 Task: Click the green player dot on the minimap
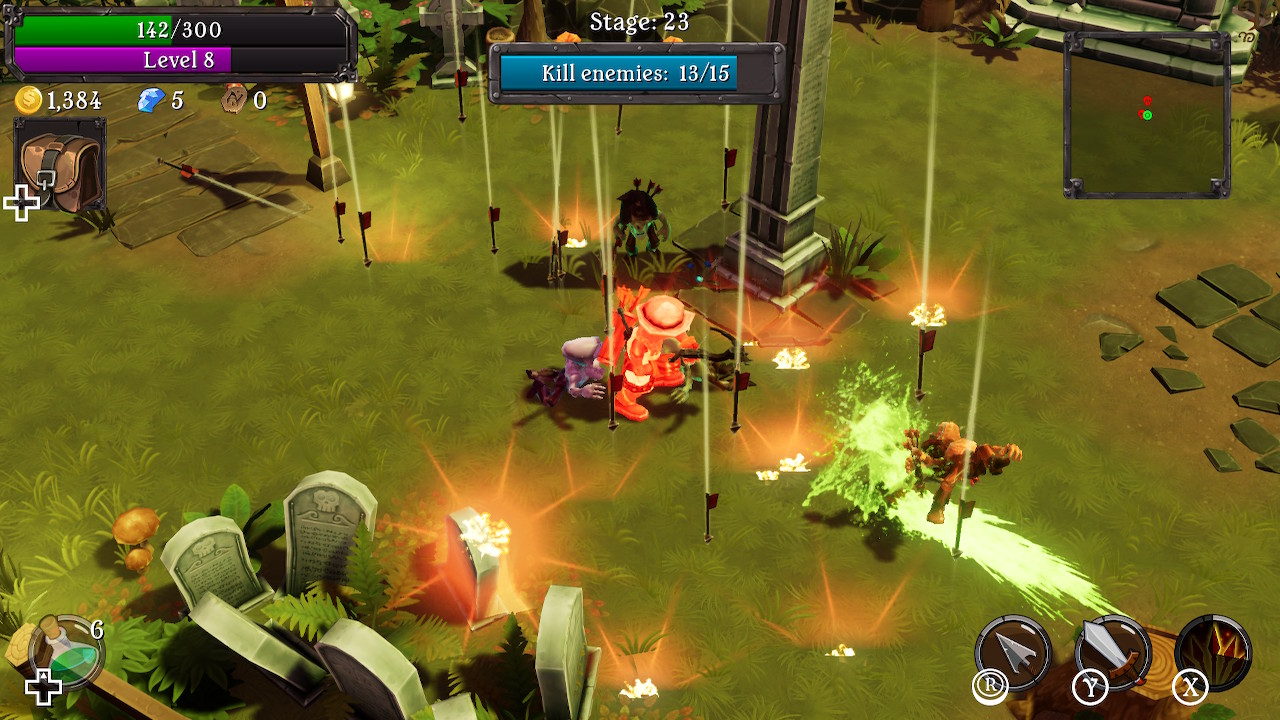point(1147,115)
